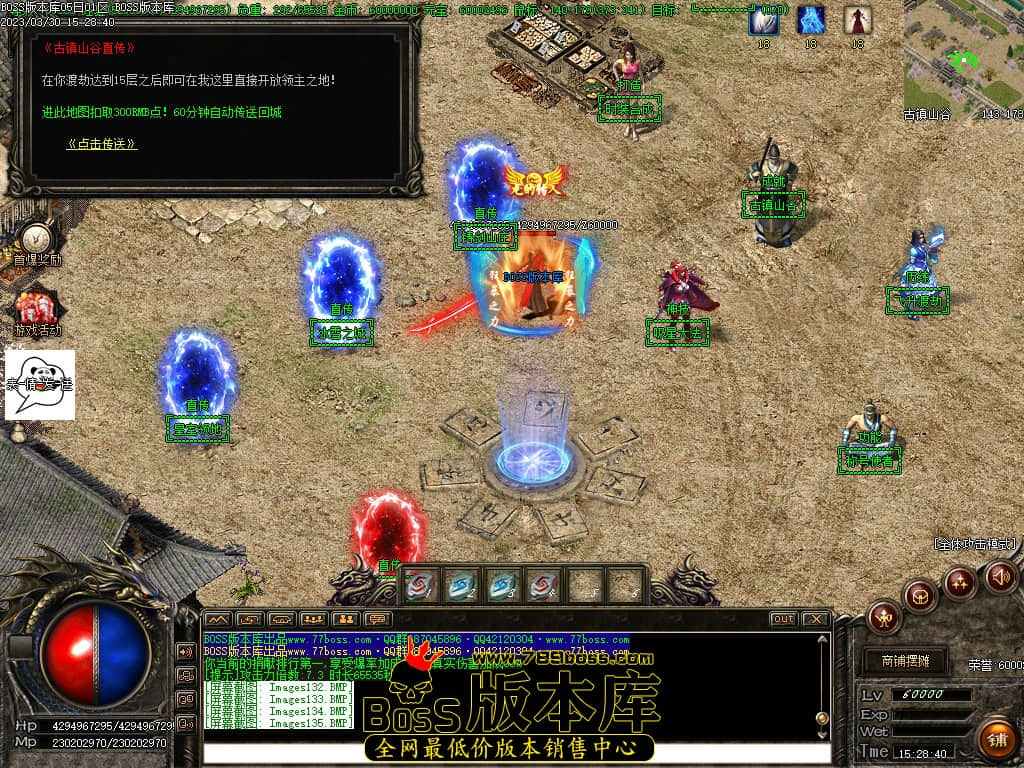Open the 游戏活动 events icon
The height and width of the screenshot is (768, 1024).
(x=37, y=308)
